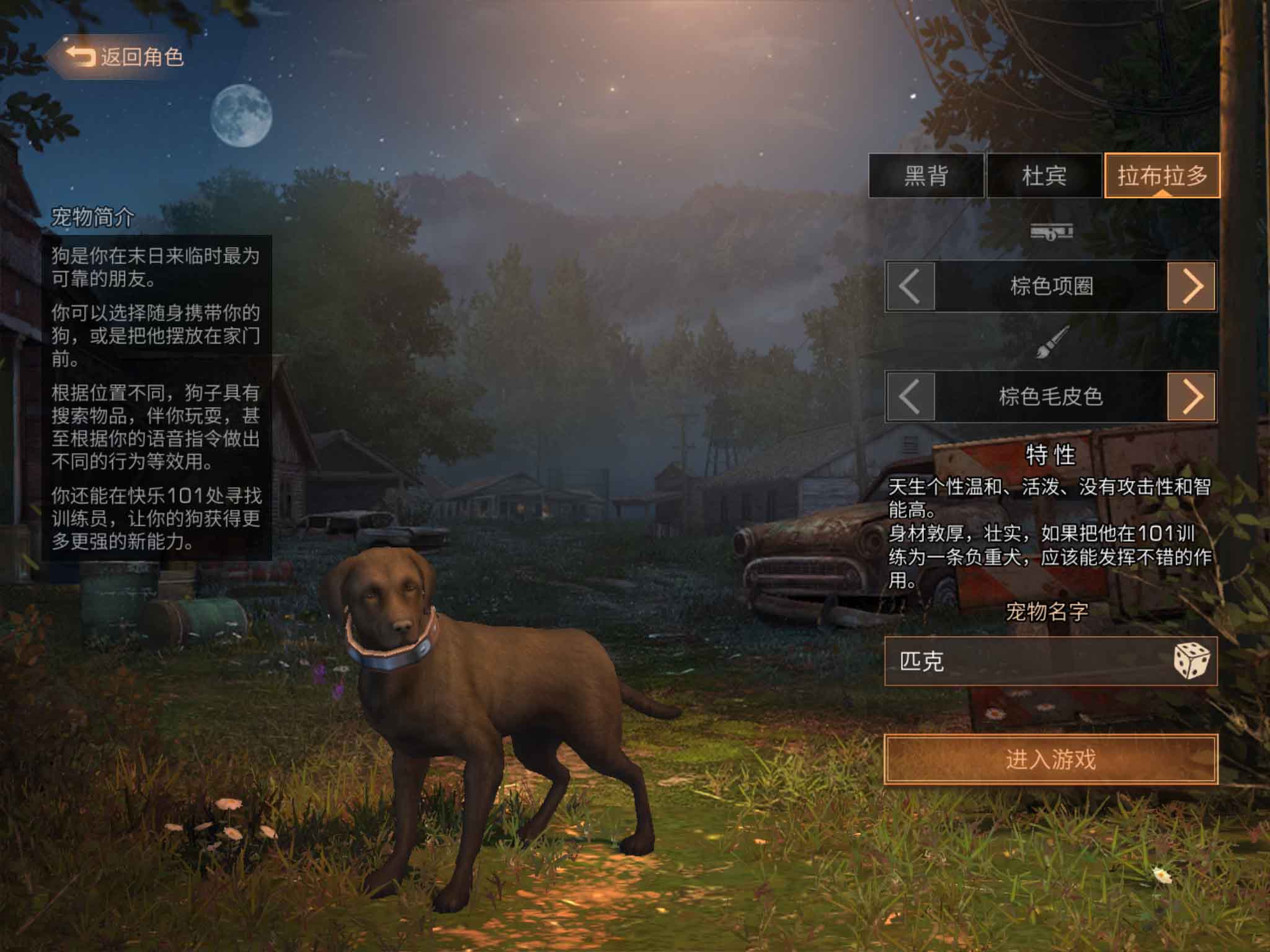Show next collar after 棕色项圈
This screenshot has width=1270, height=952.
1192,286
